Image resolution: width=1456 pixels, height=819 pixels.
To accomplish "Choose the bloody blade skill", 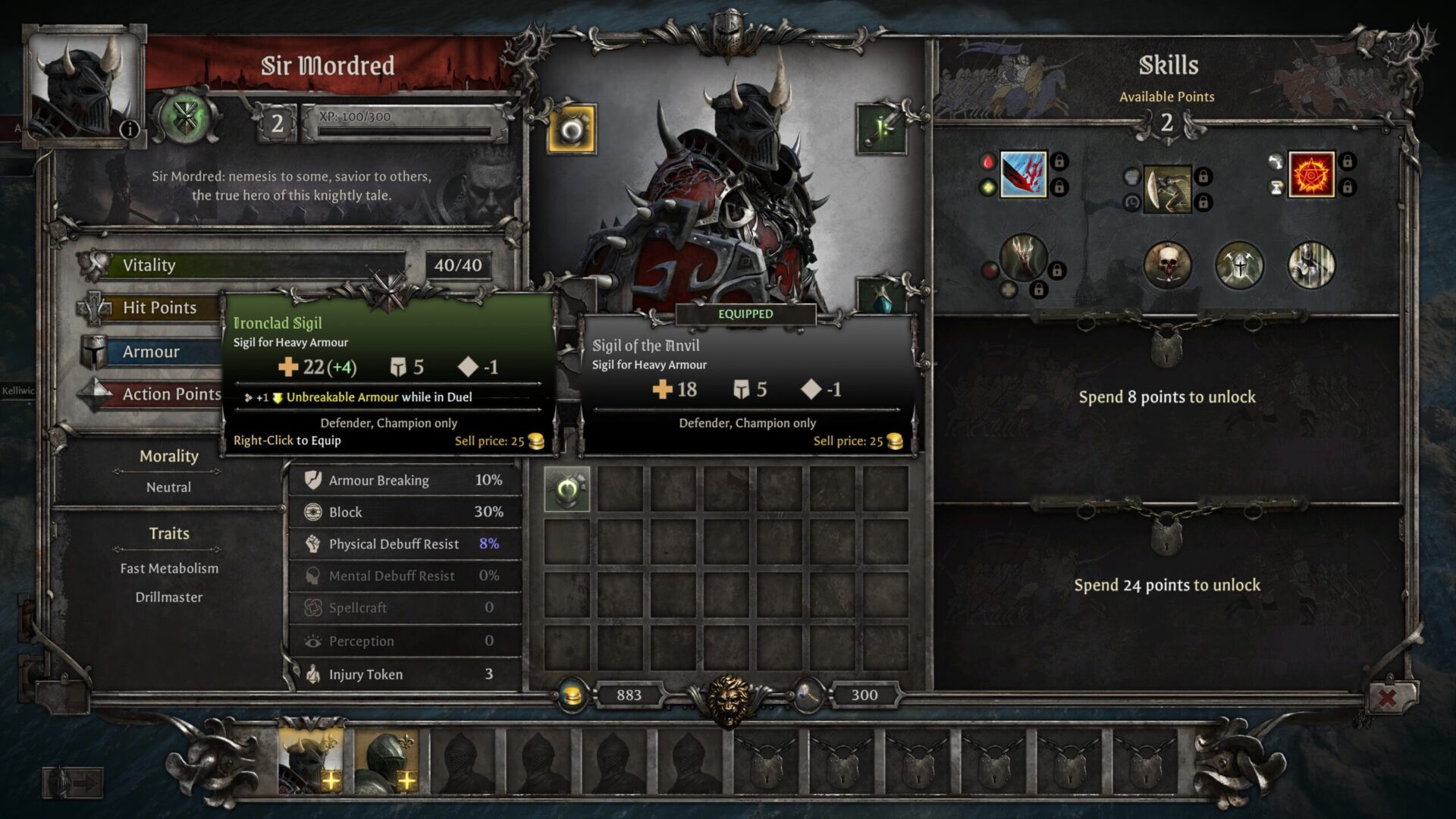I will (x=1023, y=174).
